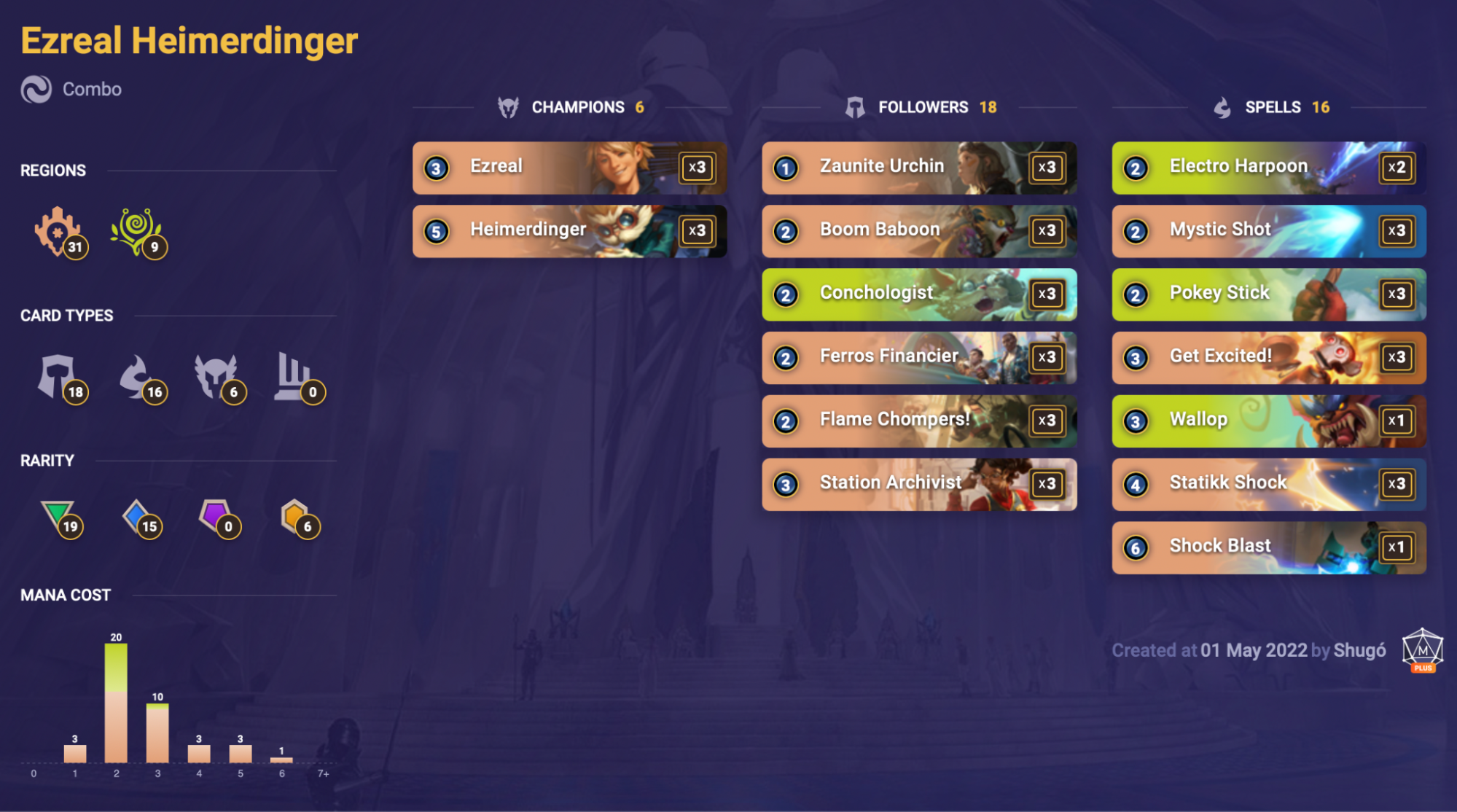The height and width of the screenshot is (812, 1457).
Task: Click the Ezreal Heimerdinger deck title
Action: click(188, 41)
